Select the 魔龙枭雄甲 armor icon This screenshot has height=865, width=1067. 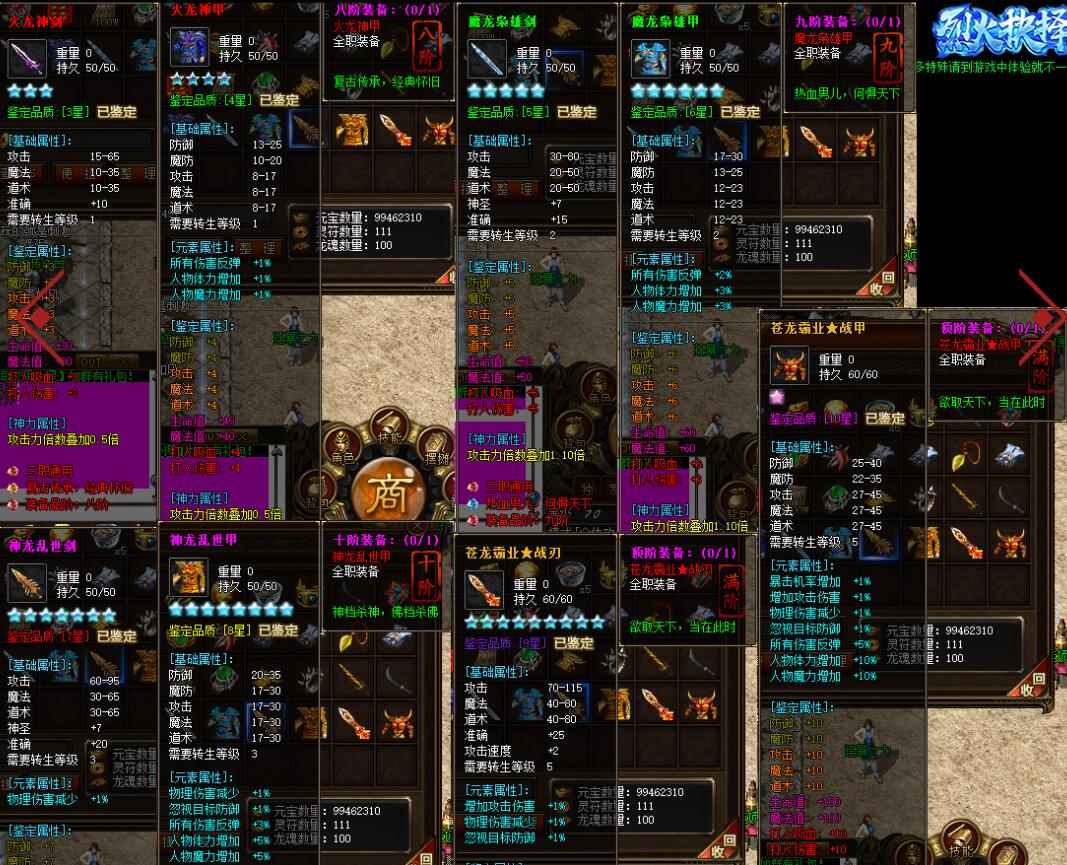[651, 59]
